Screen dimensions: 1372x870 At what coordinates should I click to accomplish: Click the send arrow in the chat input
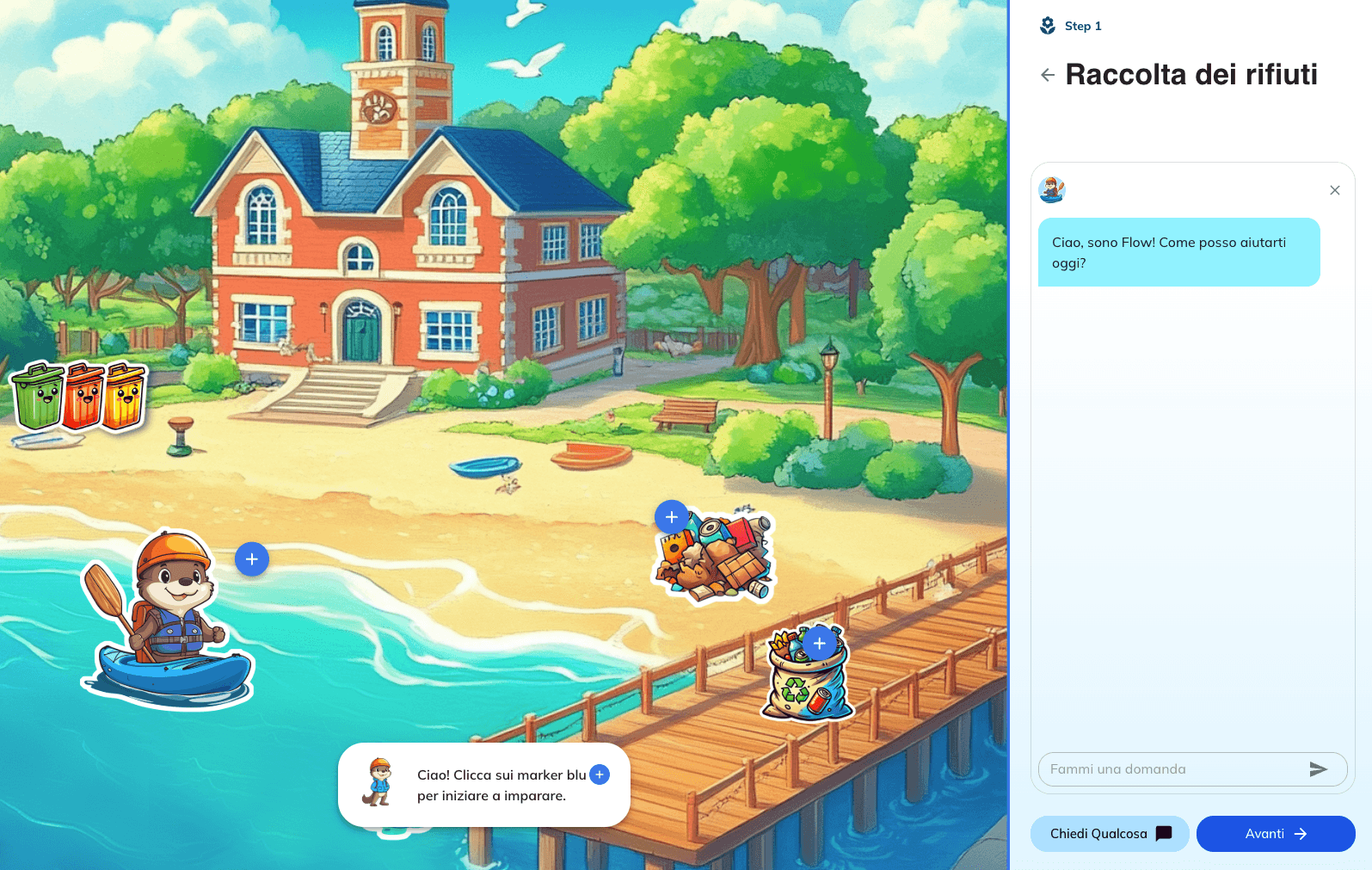tap(1319, 768)
